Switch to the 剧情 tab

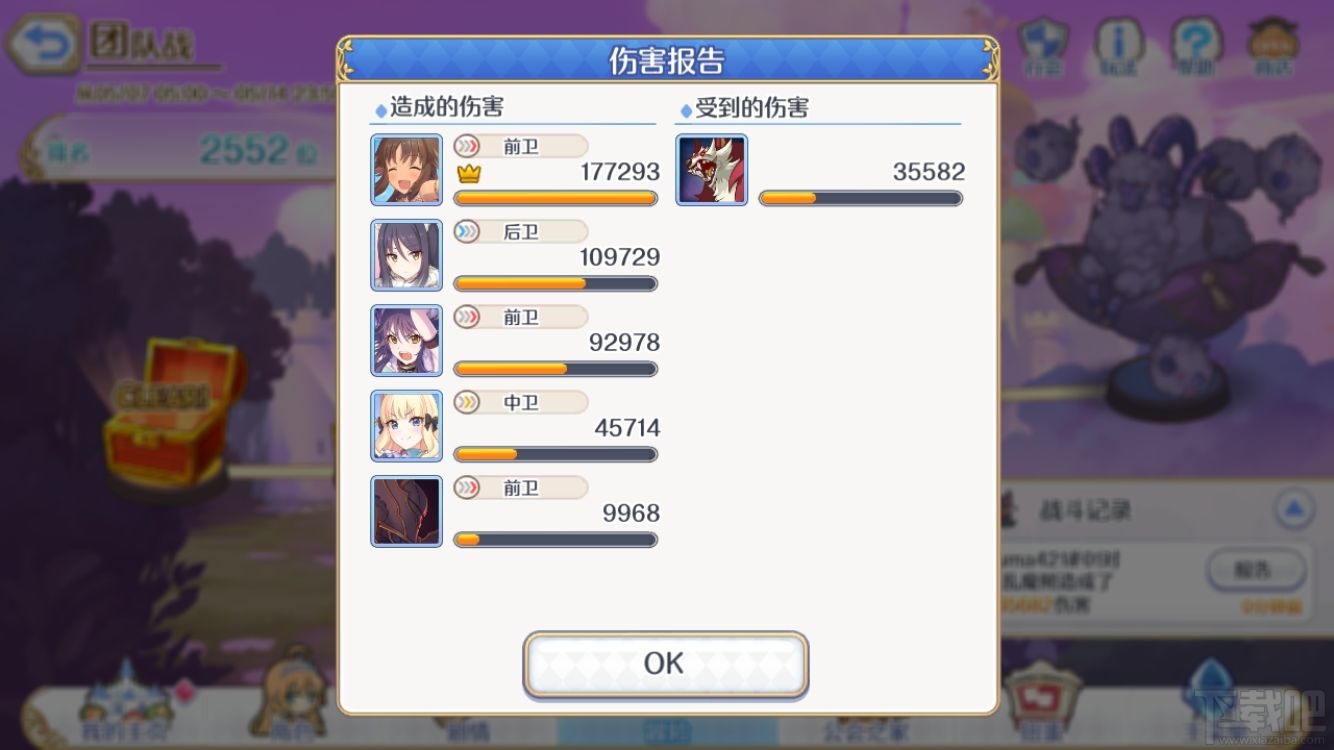click(x=470, y=730)
